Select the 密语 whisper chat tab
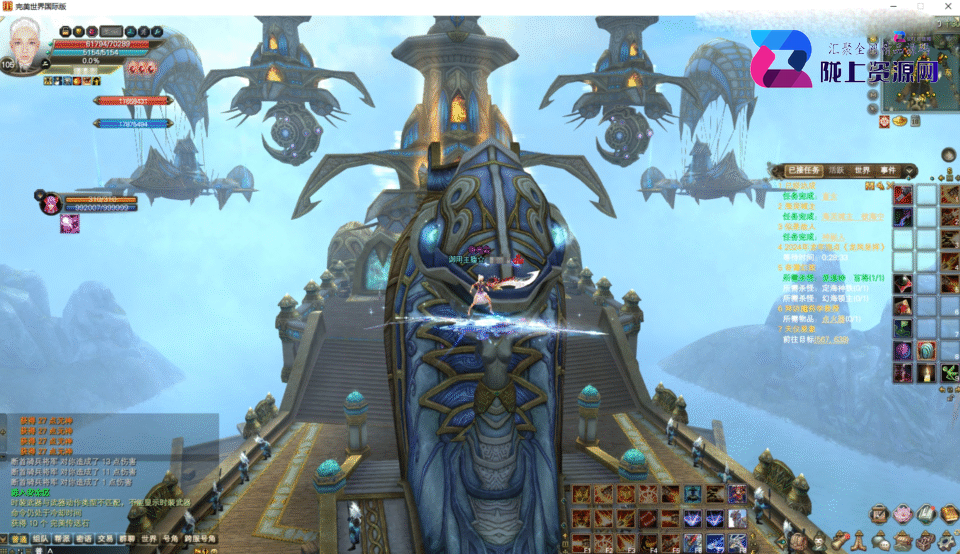 (x=84, y=539)
